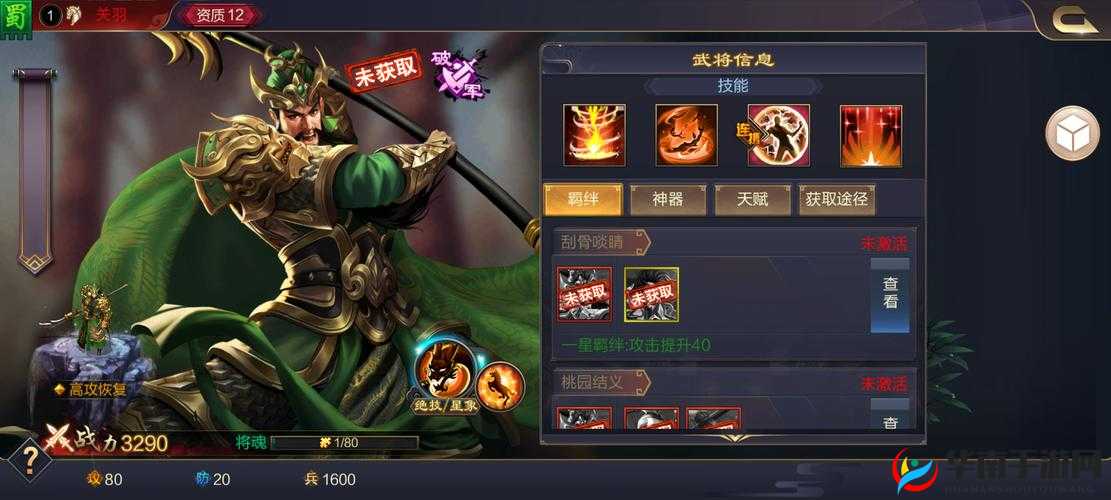Image resolution: width=1111 pixels, height=500 pixels.
Task: Select the flame pillar skill icon
Action: pyautogui.click(x=593, y=135)
